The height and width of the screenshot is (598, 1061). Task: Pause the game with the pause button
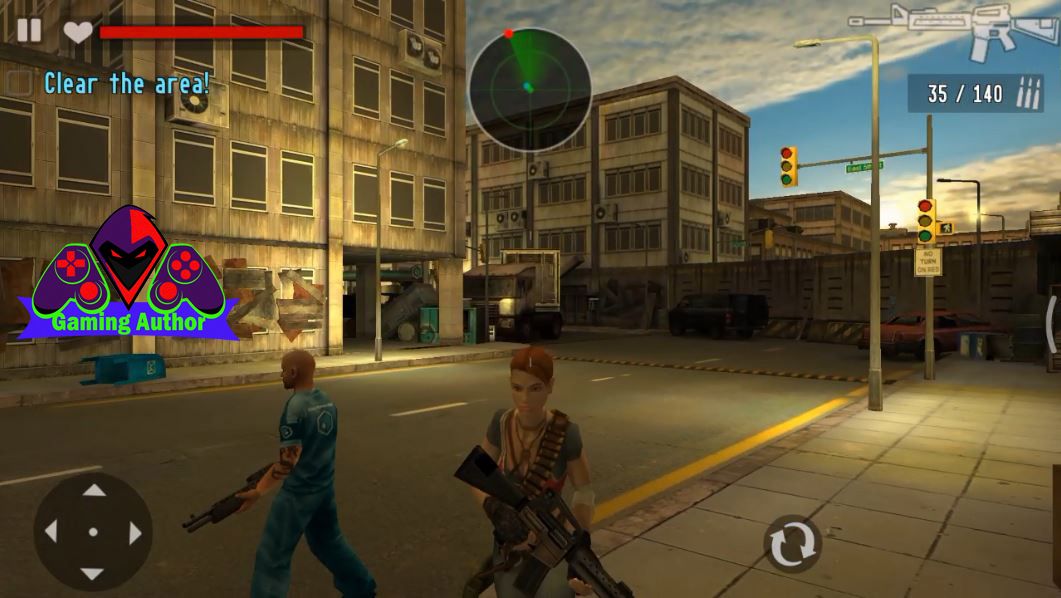pyautogui.click(x=29, y=31)
